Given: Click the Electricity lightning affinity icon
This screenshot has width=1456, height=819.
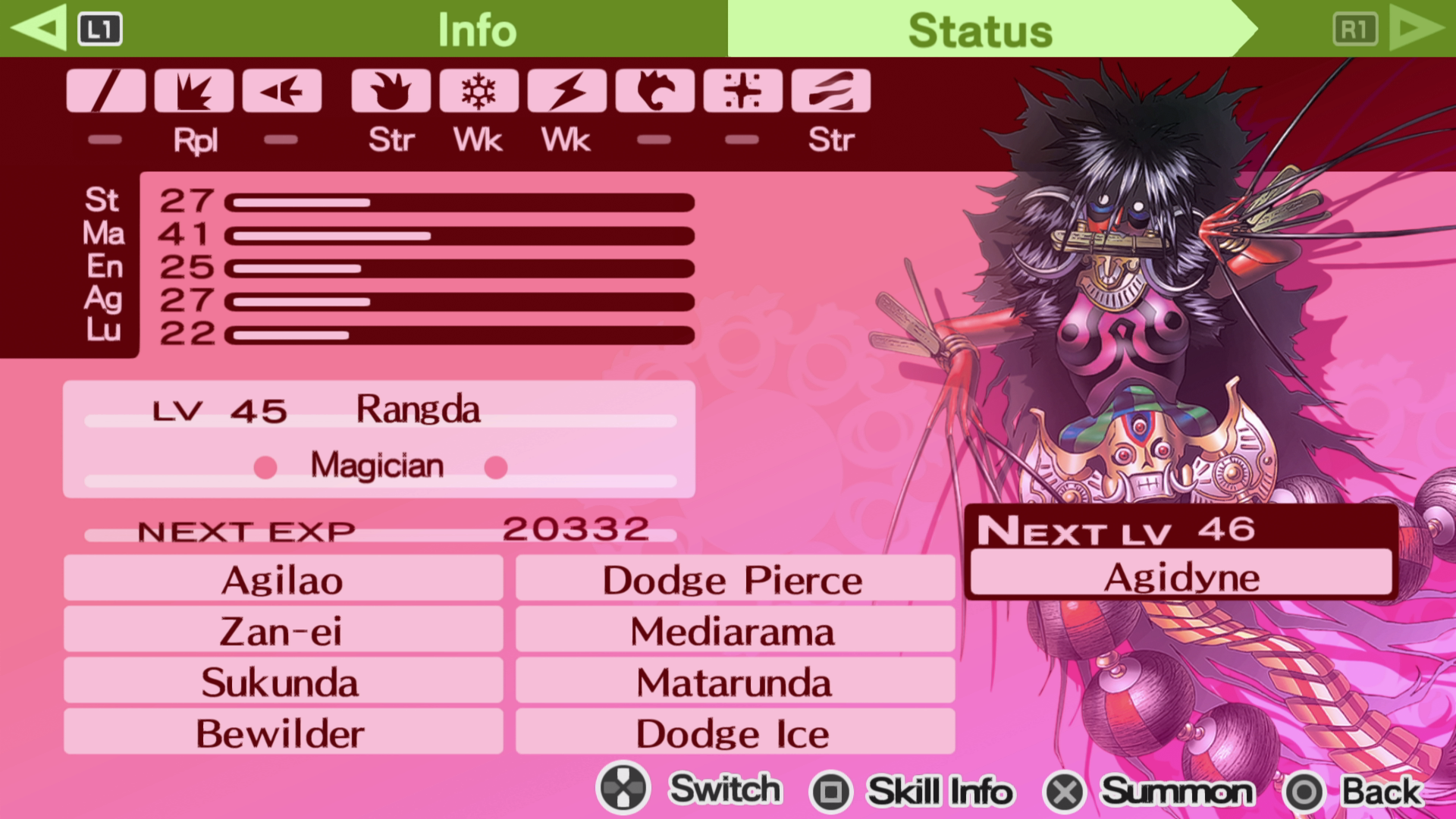Looking at the screenshot, I should (x=566, y=91).
